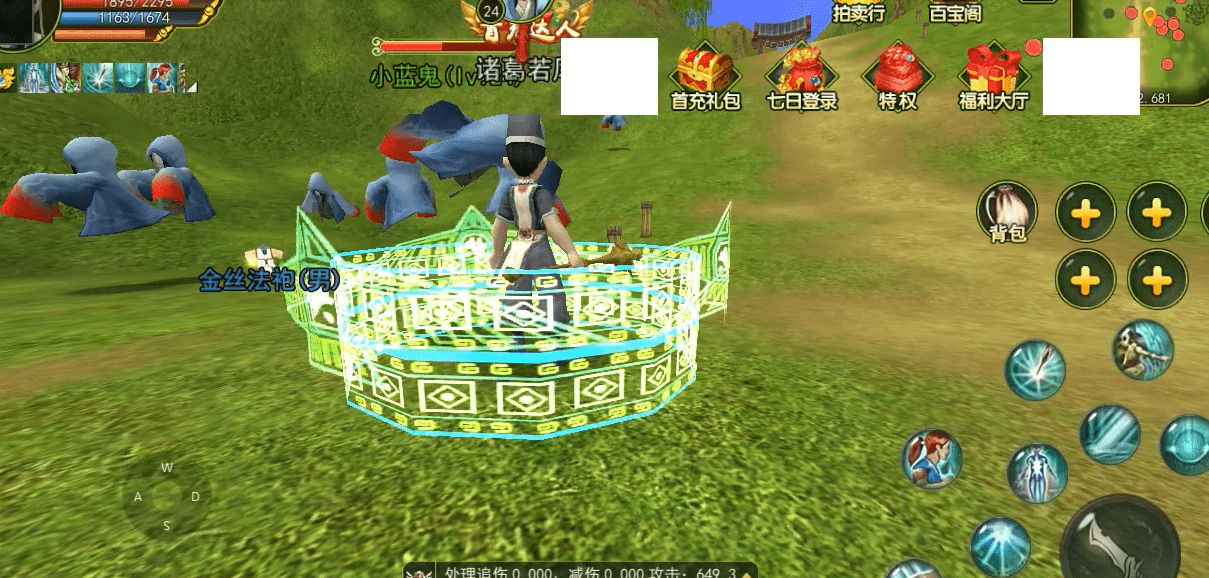Activate the red-haired character skill
Image resolution: width=1209 pixels, height=578 pixels.
932,459
